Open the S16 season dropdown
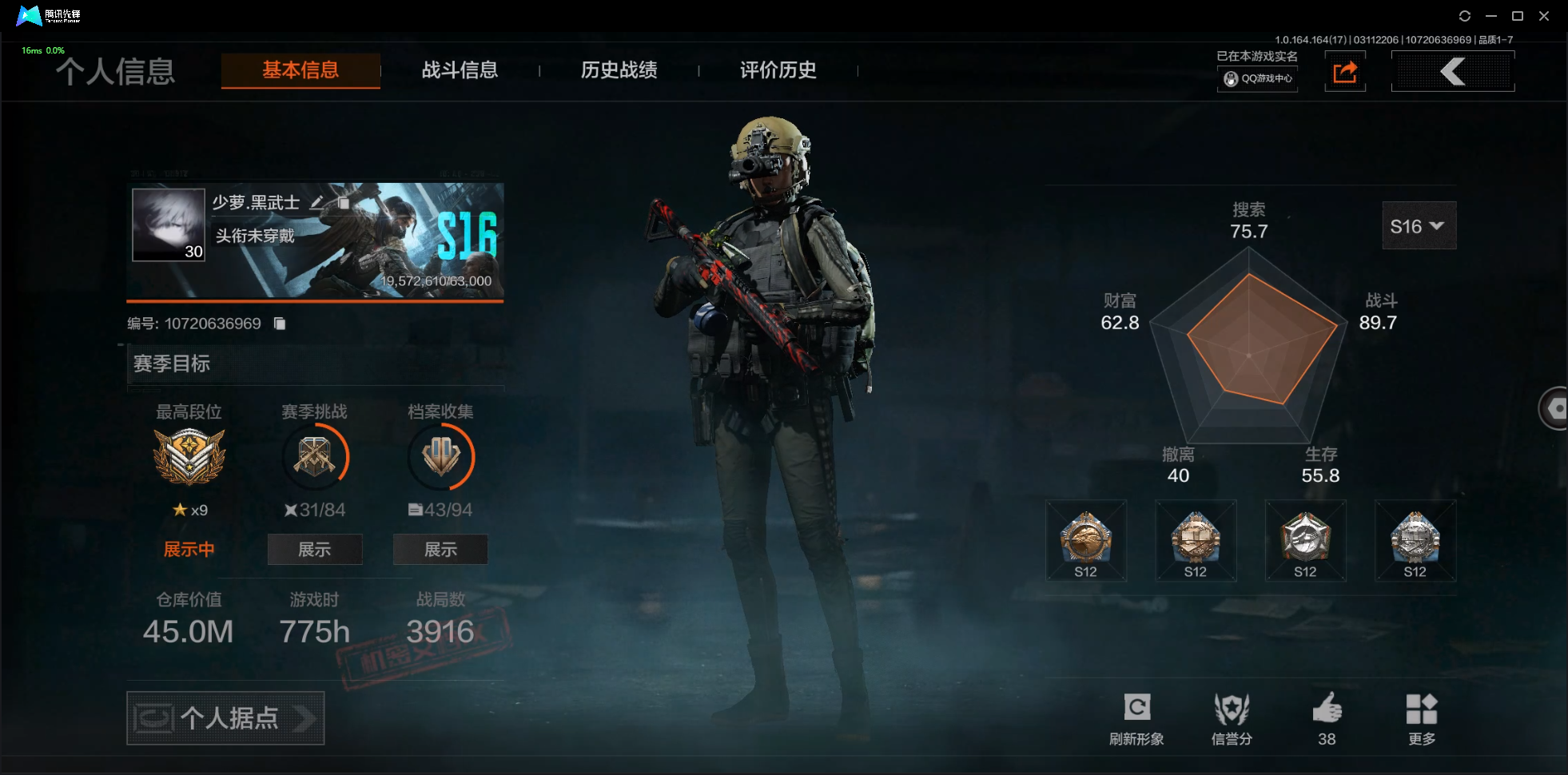Viewport: 1568px width, 775px height. point(1419,226)
